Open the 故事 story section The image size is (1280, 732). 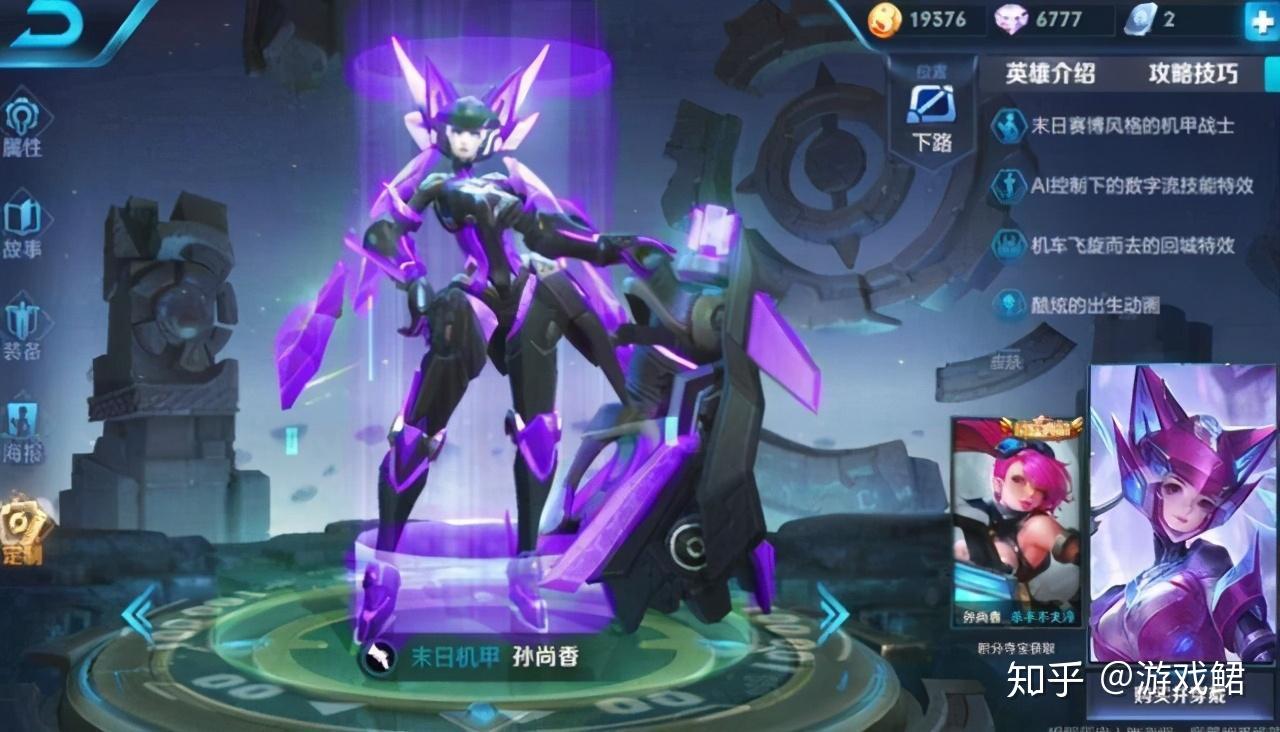coord(22,228)
